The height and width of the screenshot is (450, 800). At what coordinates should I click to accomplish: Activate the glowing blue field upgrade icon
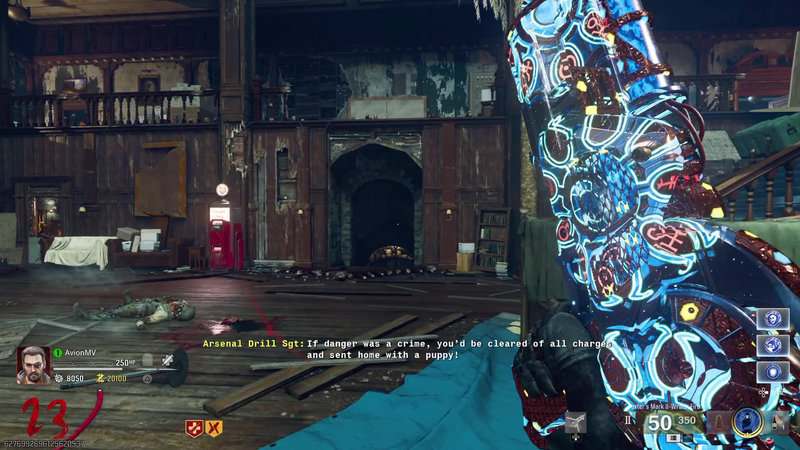click(746, 423)
